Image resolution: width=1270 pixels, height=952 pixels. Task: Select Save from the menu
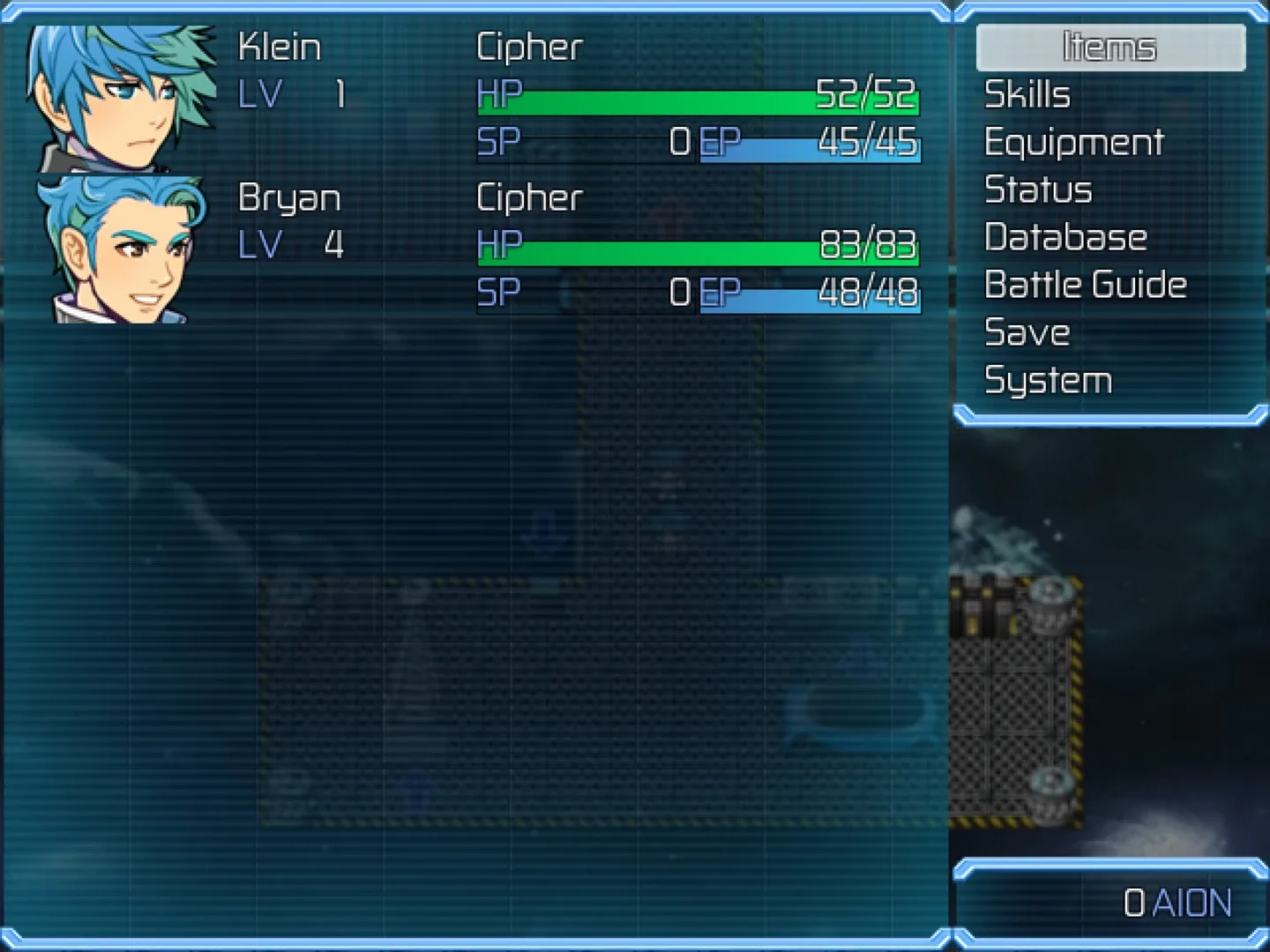[x=1027, y=333]
